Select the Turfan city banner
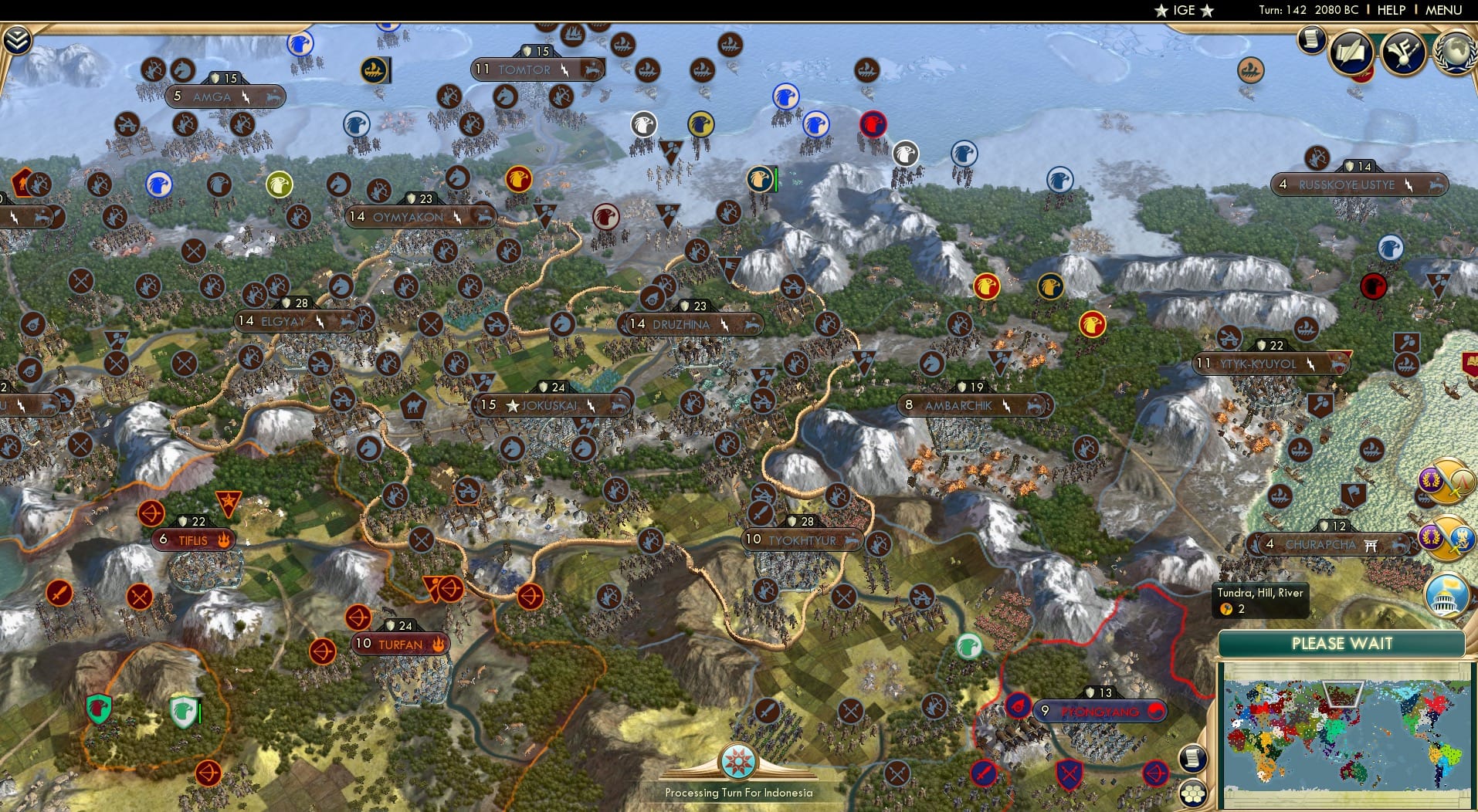This screenshot has height=812, width=1478. point(402,642)
